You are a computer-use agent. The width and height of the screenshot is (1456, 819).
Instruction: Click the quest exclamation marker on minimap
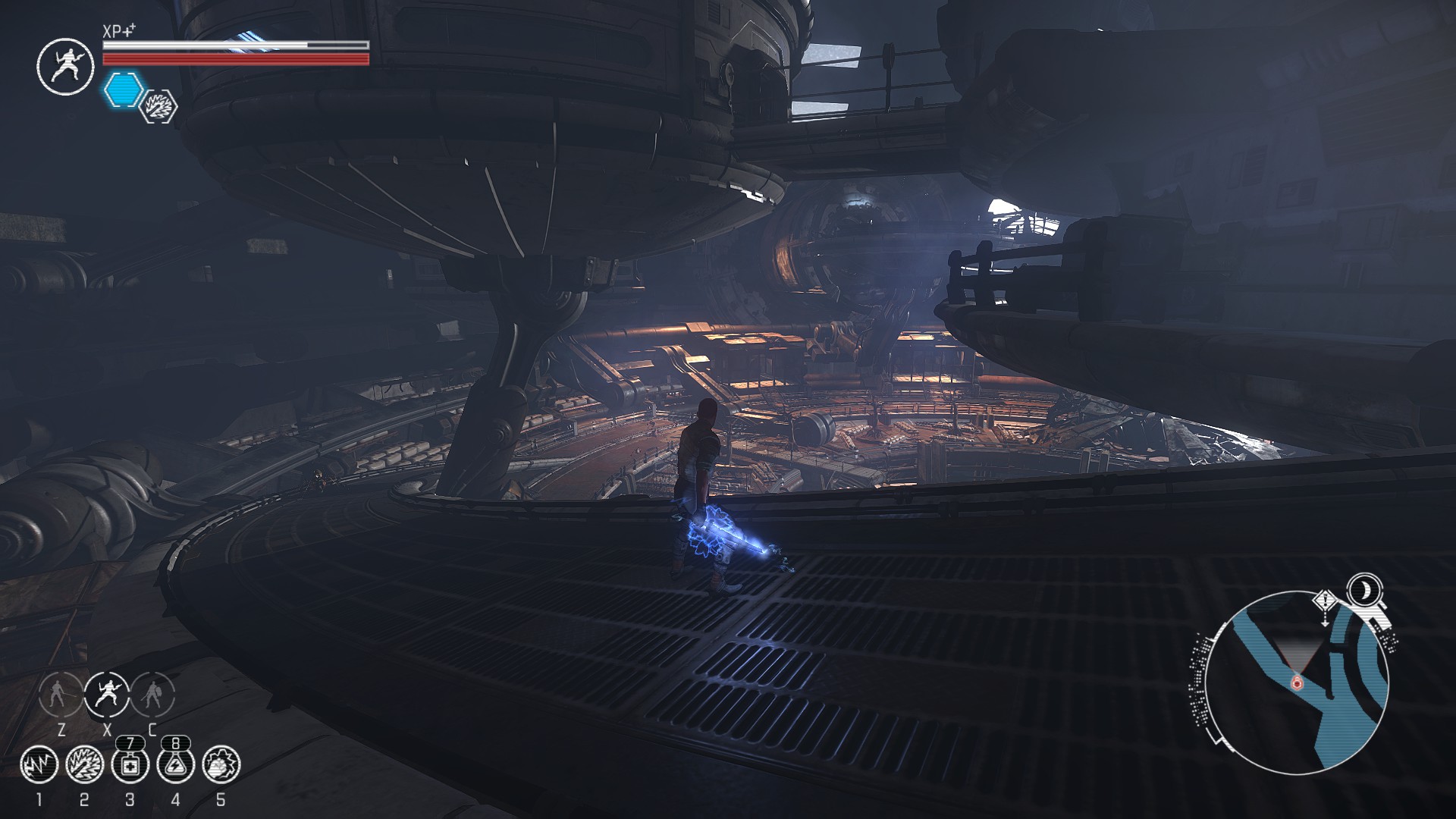click(x=1325, y=601)
